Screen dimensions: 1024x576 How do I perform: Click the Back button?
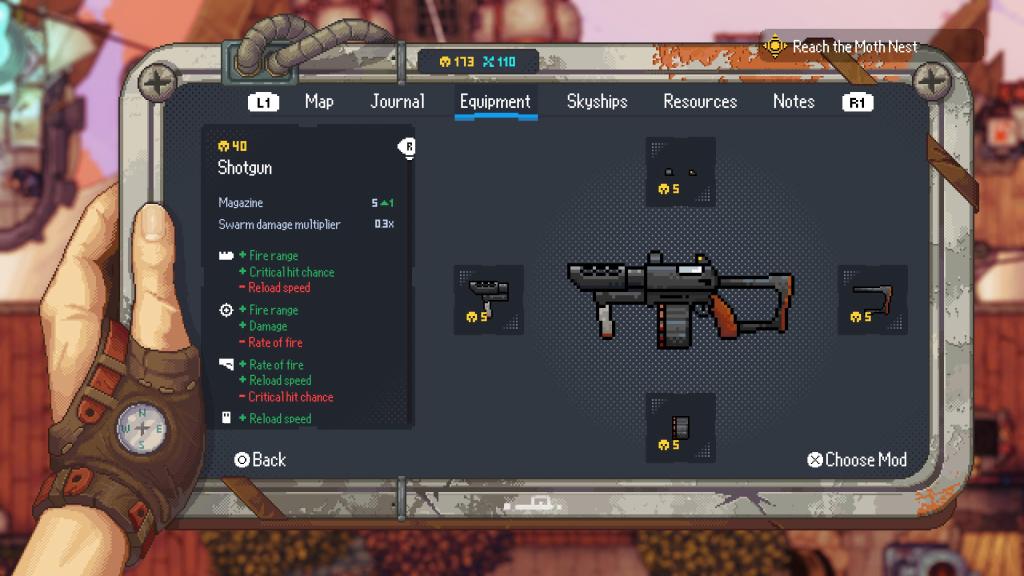click(260, 460)
